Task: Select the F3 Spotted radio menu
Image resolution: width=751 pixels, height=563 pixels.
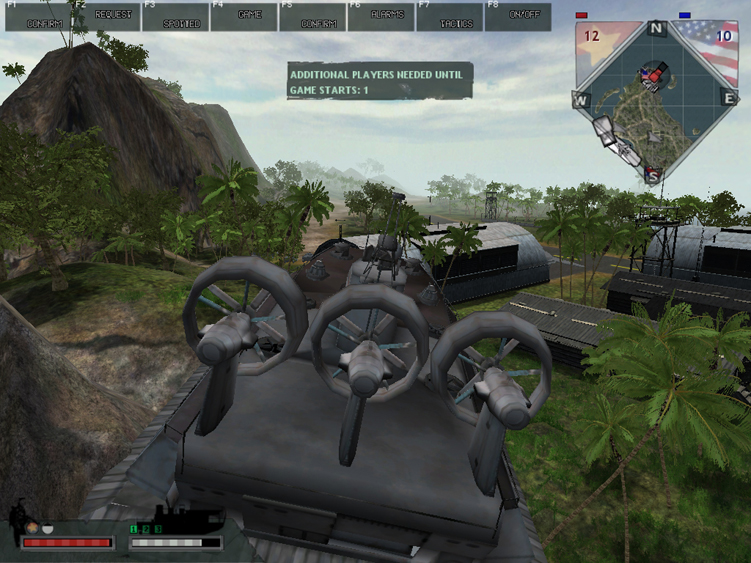Action: tap(175, 16)
